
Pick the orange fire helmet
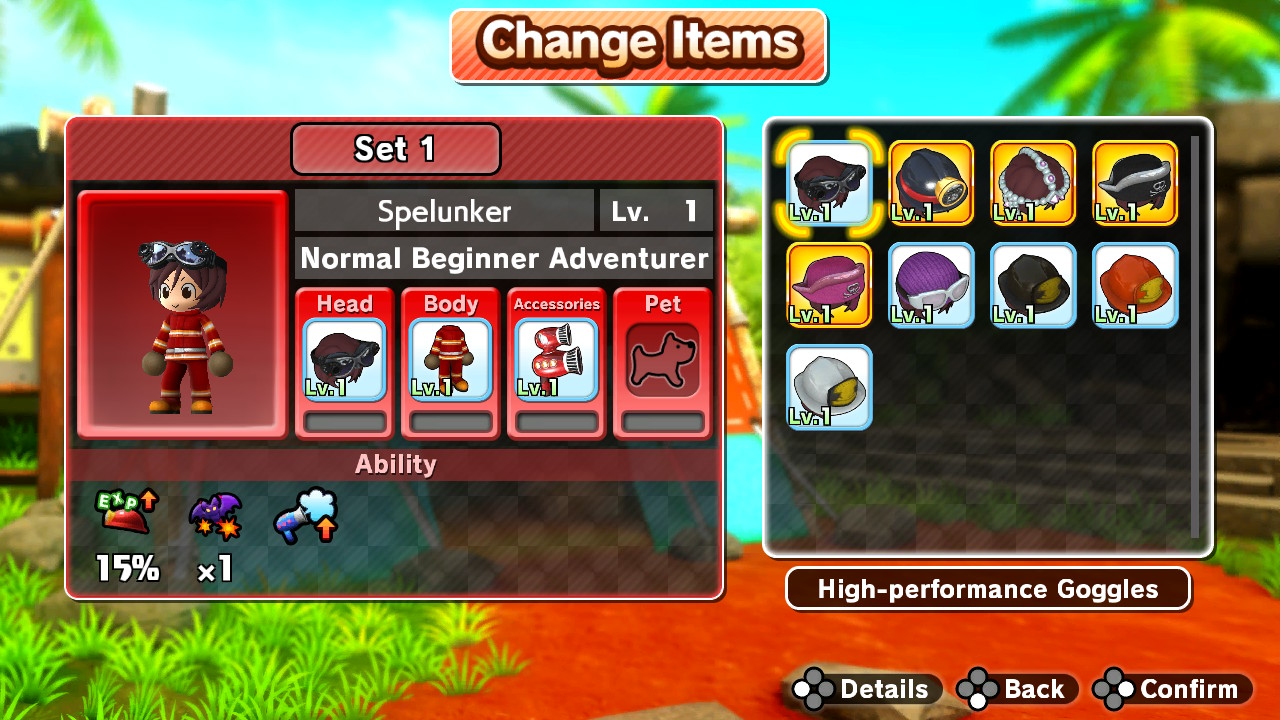[x=1135, y=284]
